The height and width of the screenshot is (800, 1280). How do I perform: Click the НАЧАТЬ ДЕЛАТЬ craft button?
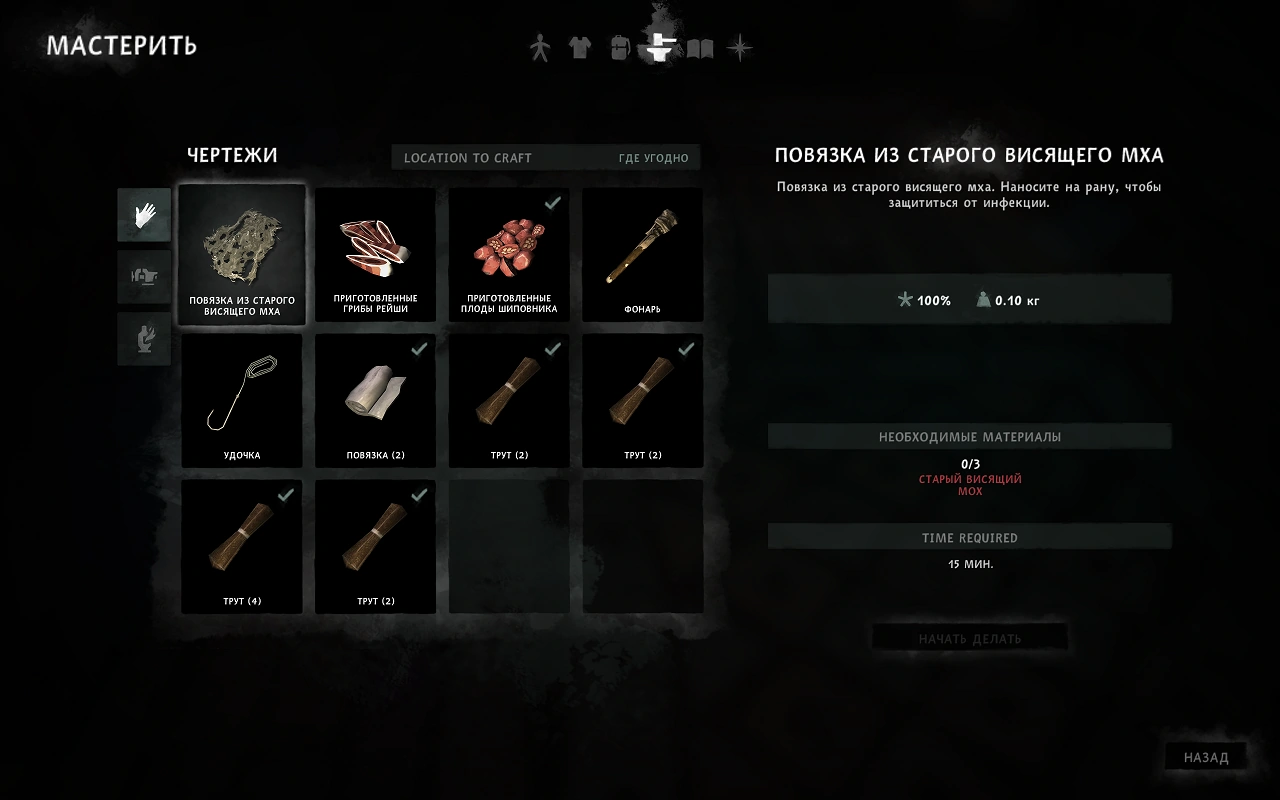(970, 638)
